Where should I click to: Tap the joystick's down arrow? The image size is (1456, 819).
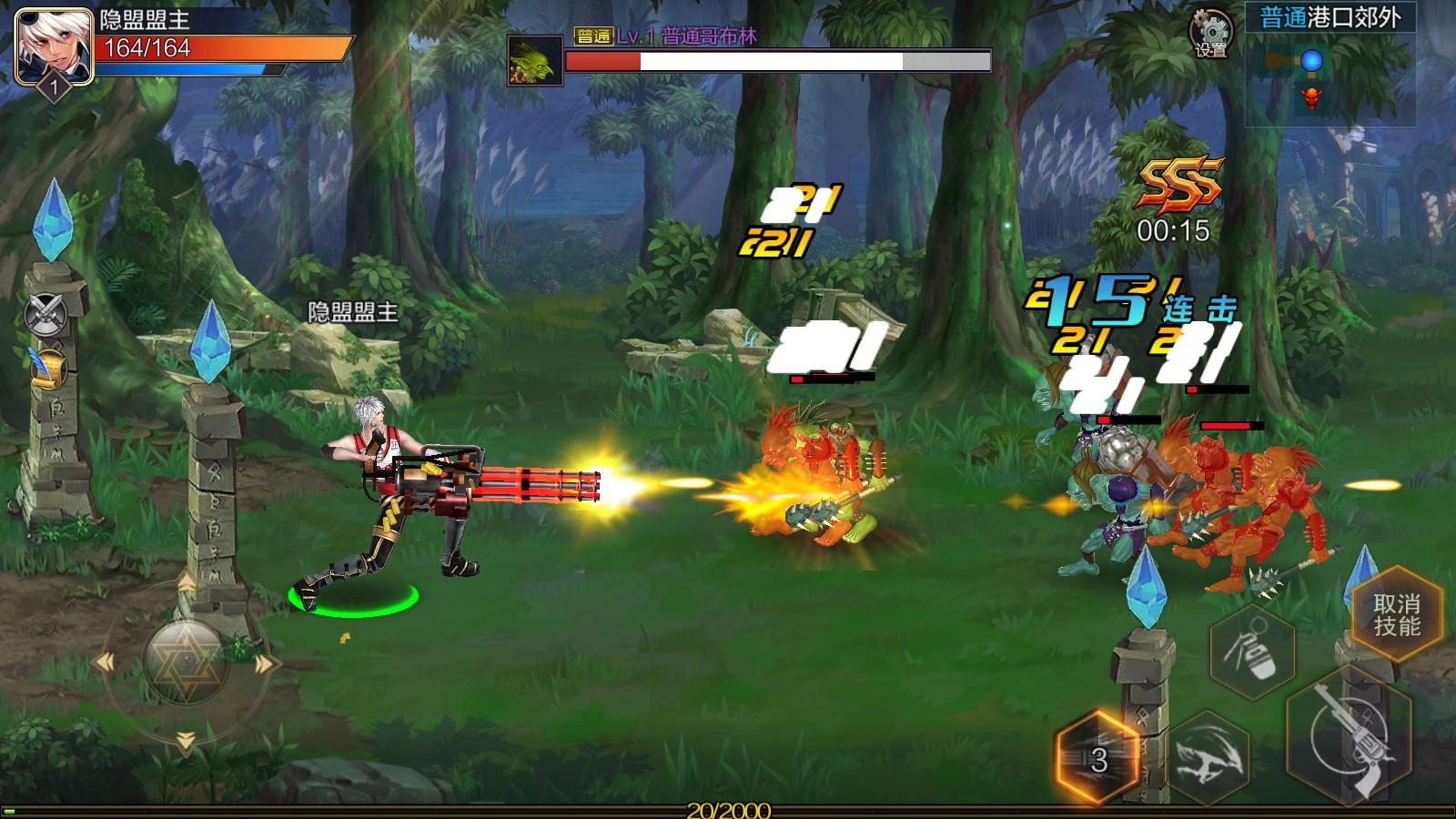186,742
